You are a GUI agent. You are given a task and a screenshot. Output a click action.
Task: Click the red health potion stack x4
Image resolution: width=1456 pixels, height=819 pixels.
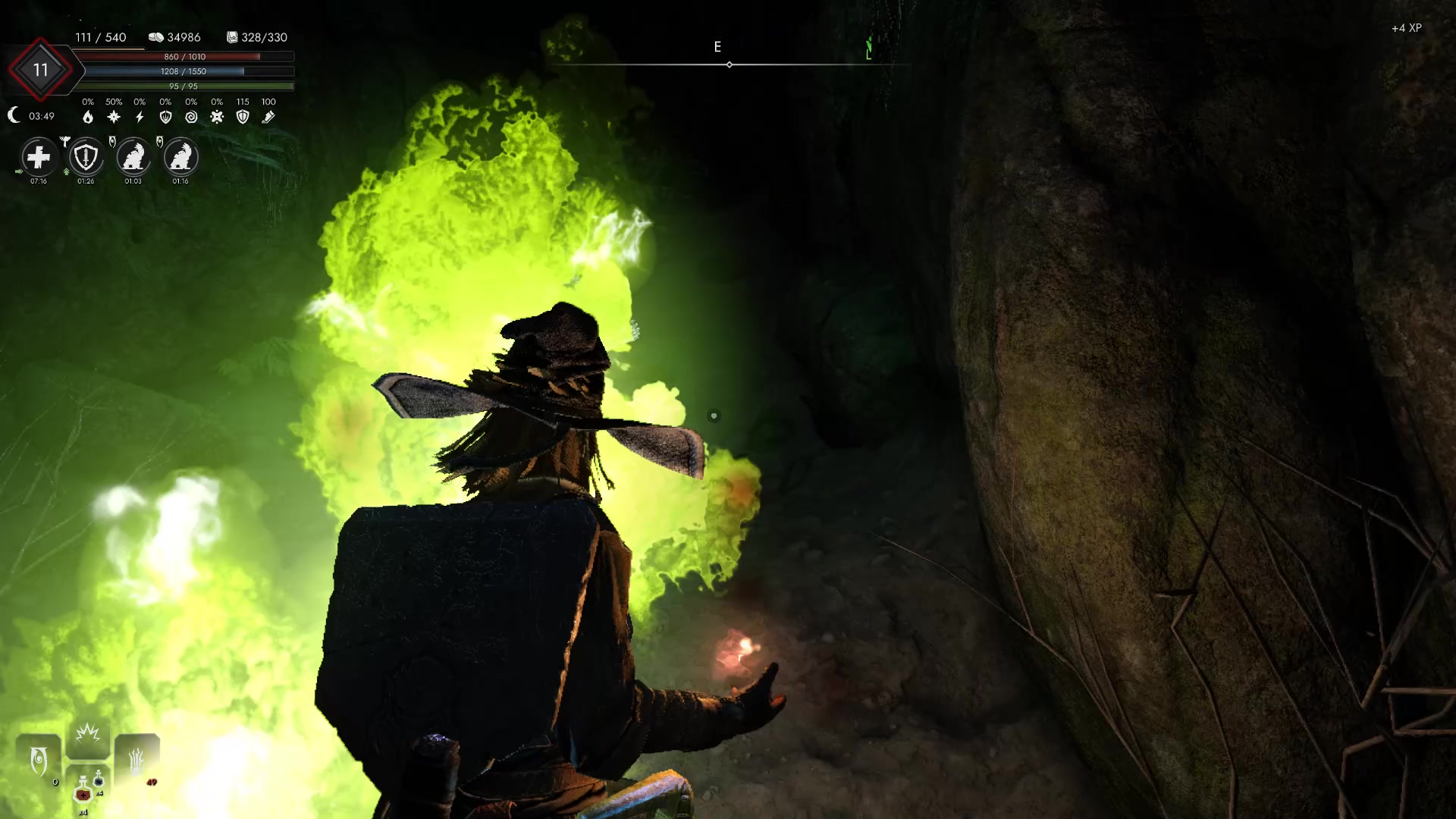(83, 793)
